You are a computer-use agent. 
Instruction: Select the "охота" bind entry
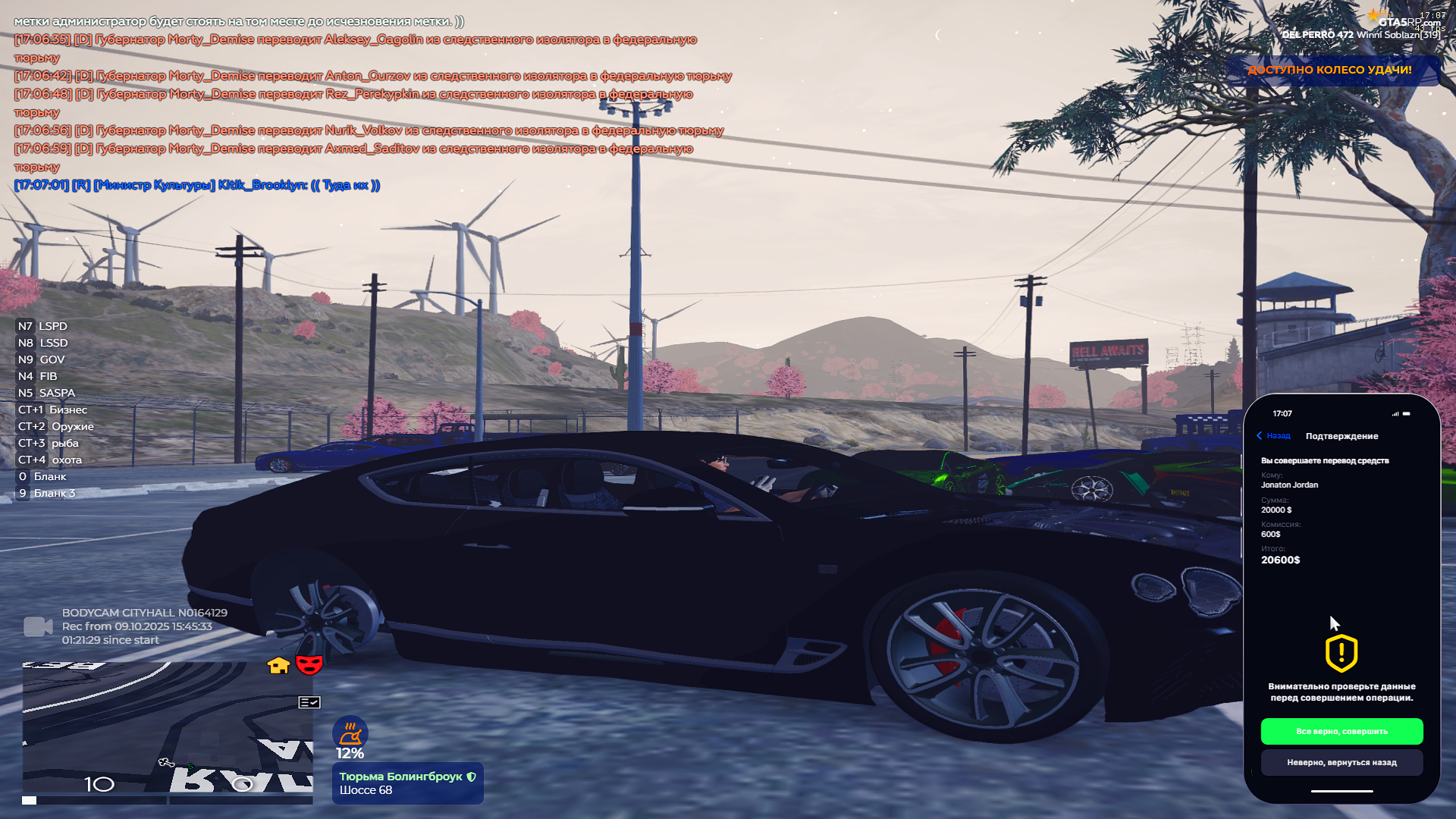(50, 460)
